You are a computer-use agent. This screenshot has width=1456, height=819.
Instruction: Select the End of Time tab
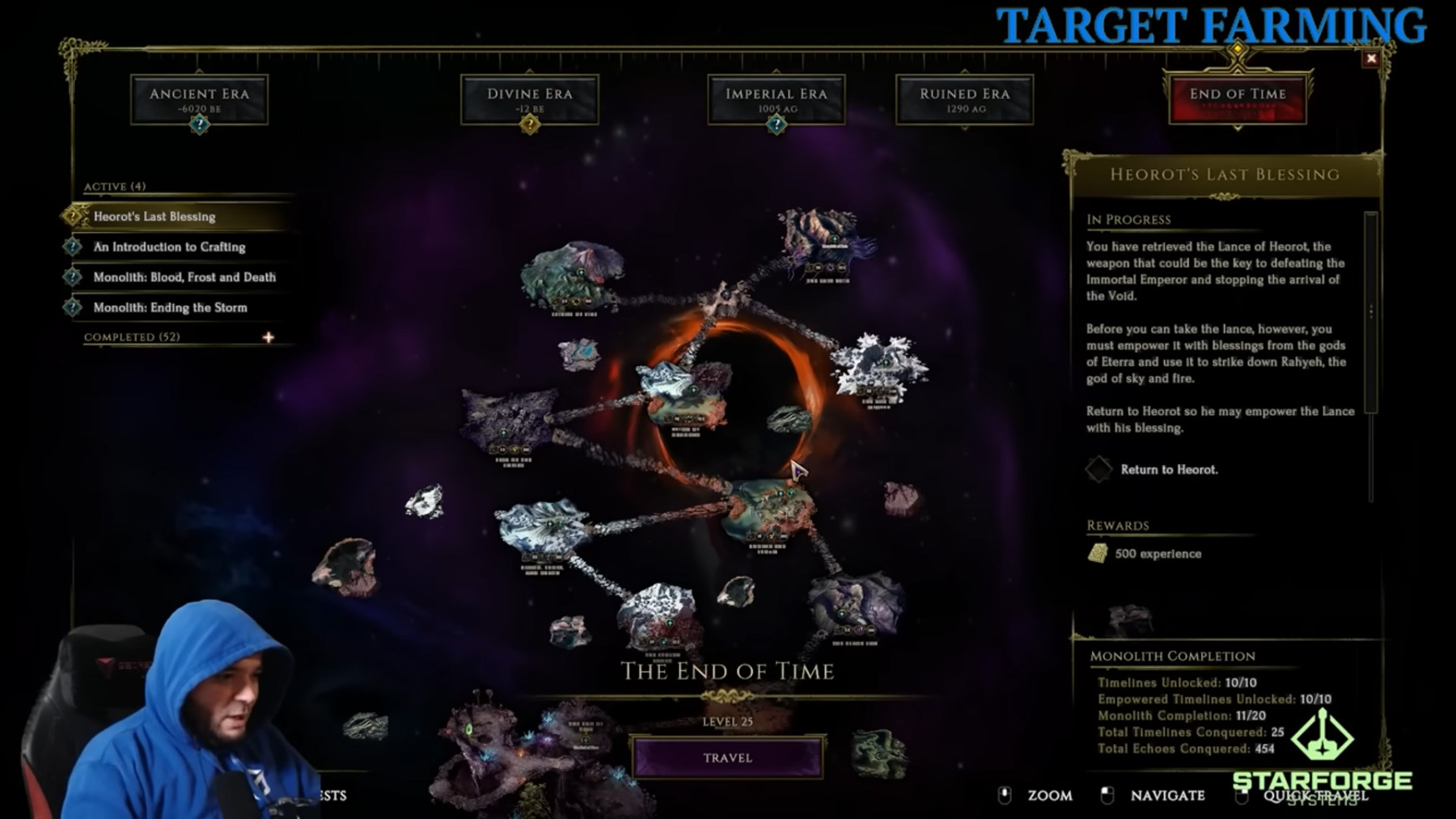click(1237, 99)
